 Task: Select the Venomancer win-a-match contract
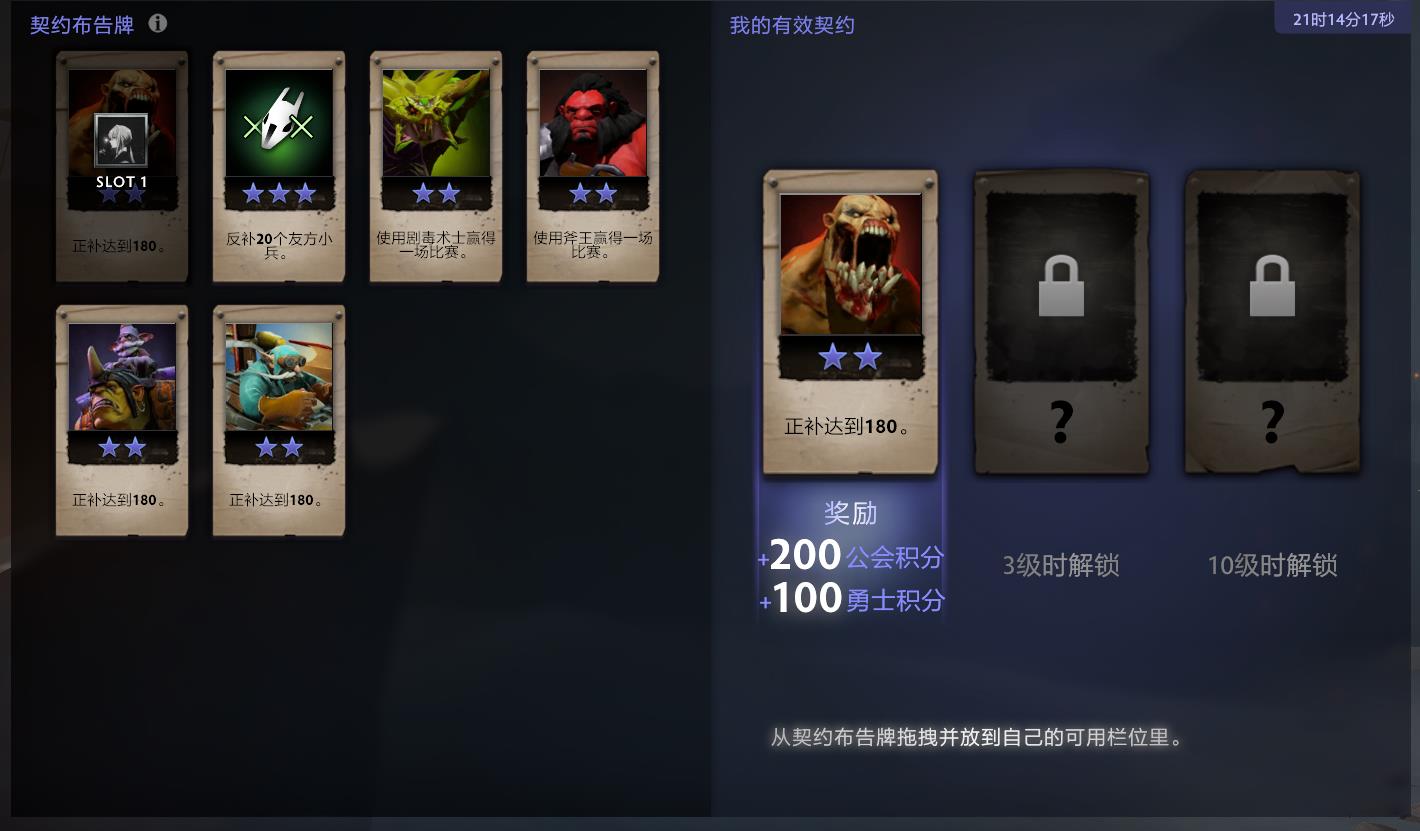click(435, 165)
